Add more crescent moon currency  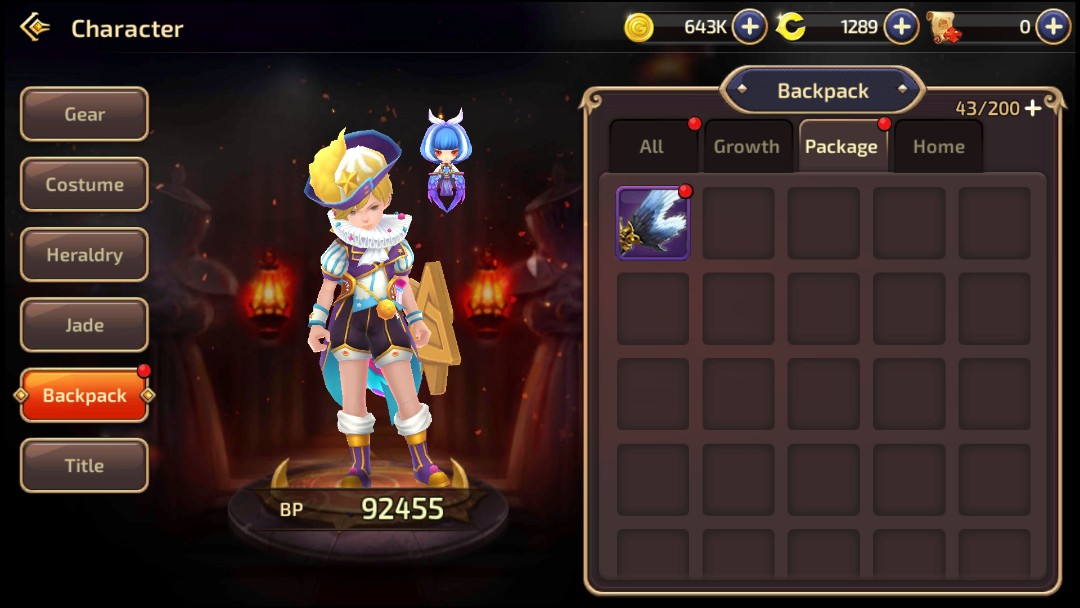901,27
